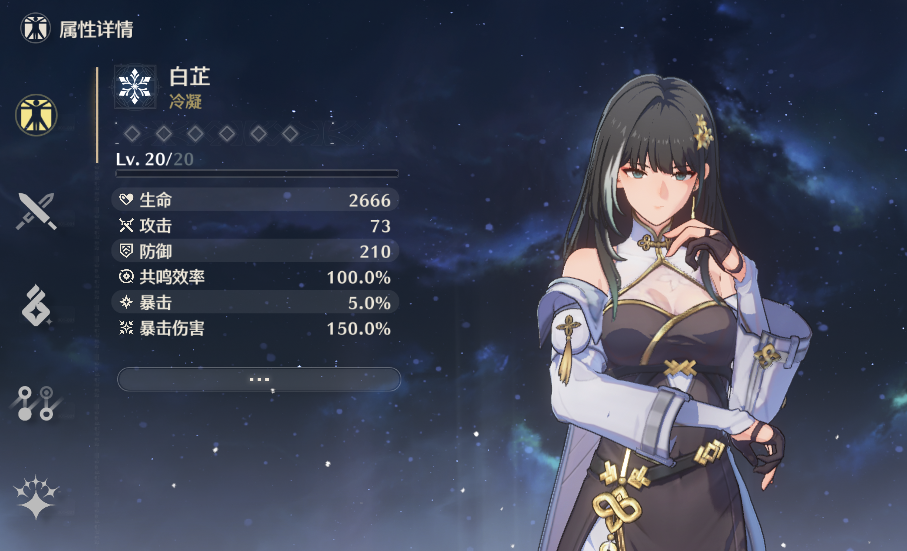Switch to the crossed swords weapon tab
The image size is (907, 551).
click(x=36, y=211)
